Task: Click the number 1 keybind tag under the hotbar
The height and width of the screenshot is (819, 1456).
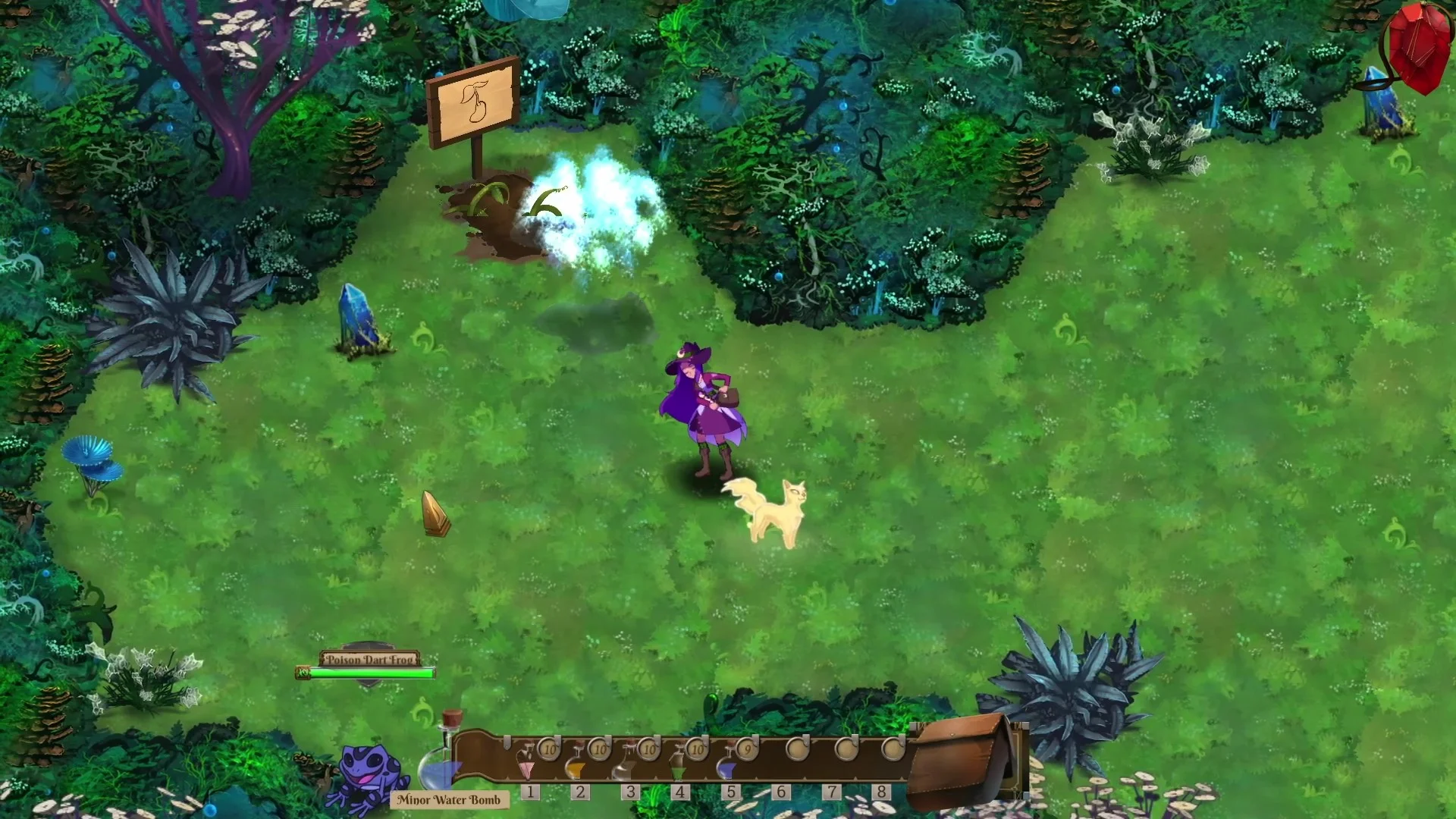Action: pos(531,791)
